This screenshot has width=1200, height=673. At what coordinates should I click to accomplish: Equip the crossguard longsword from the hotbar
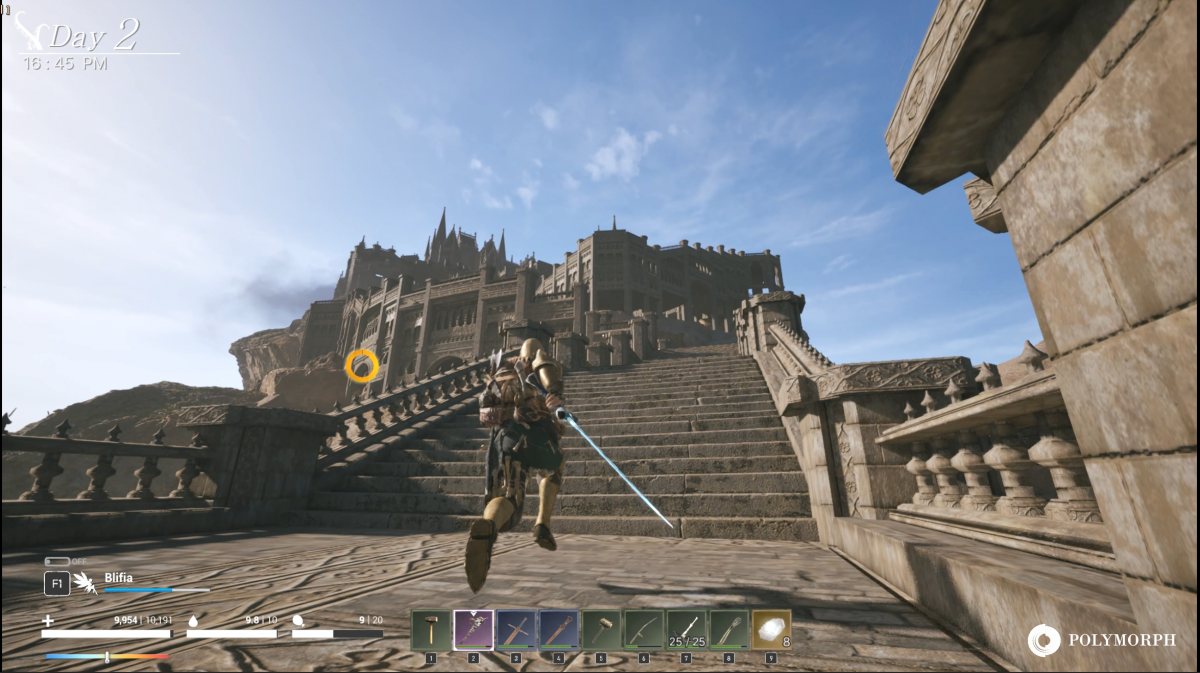(516, 630)
